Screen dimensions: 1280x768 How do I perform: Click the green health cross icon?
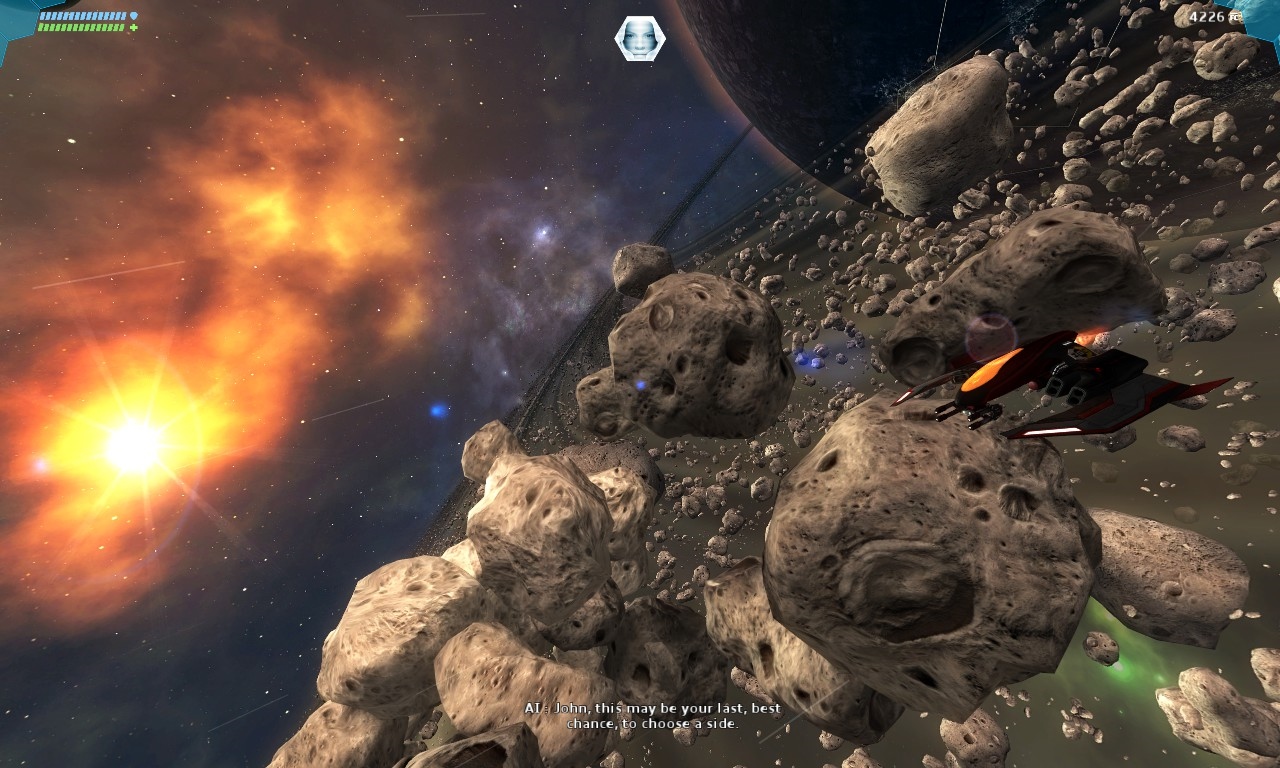[x=133, y=27]
